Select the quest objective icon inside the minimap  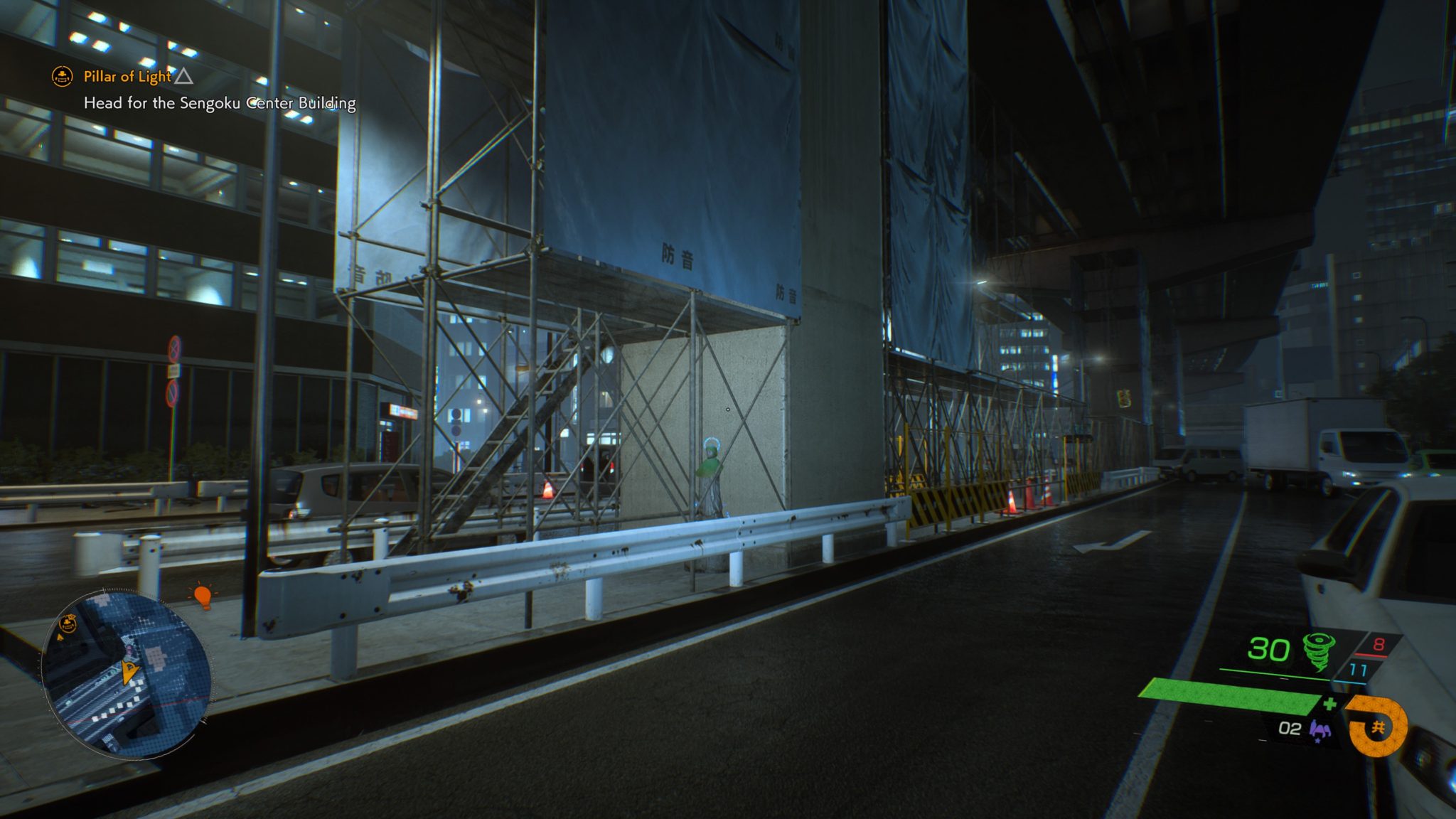(x=68, y=623)
